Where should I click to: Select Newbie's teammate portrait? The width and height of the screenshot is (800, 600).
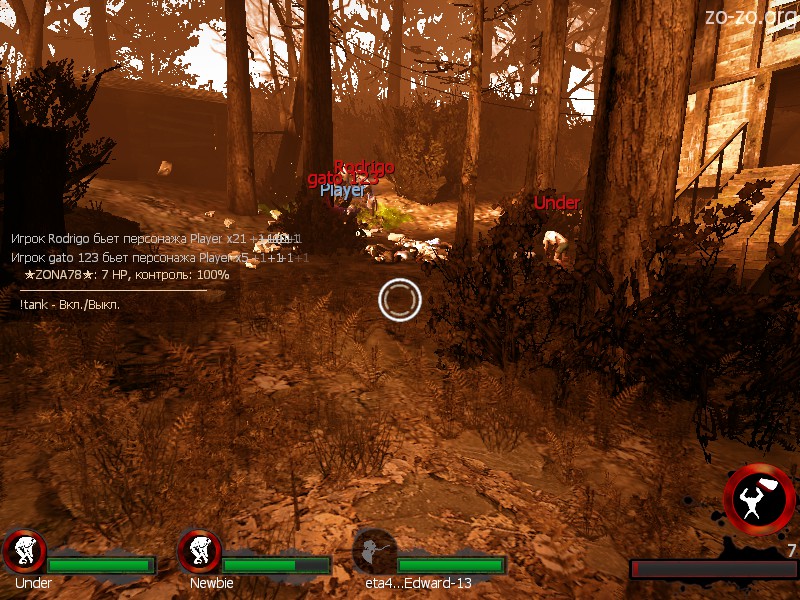click(x=199, y=551)
